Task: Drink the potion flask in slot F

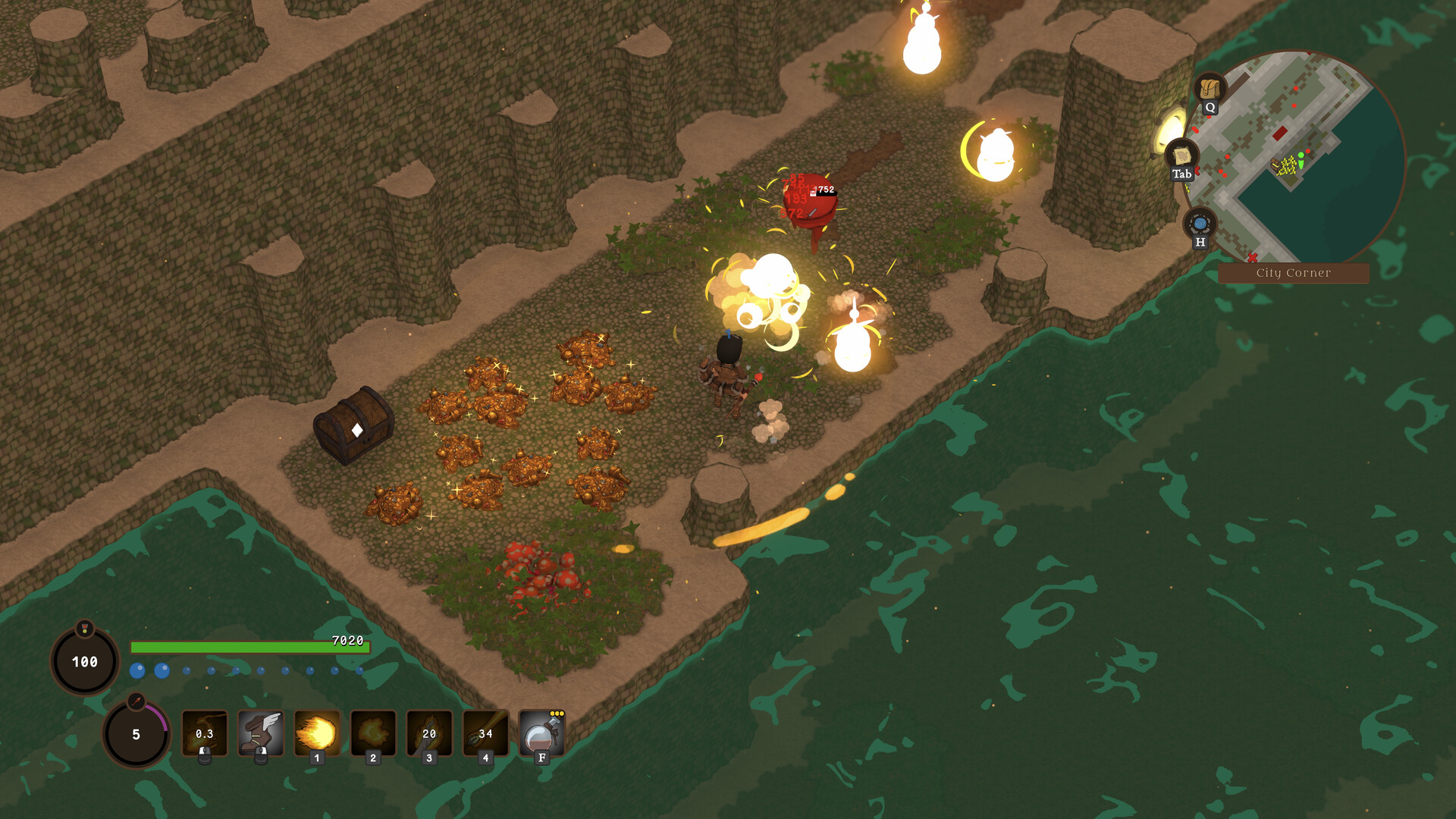Action: click(x=541, y=733)
